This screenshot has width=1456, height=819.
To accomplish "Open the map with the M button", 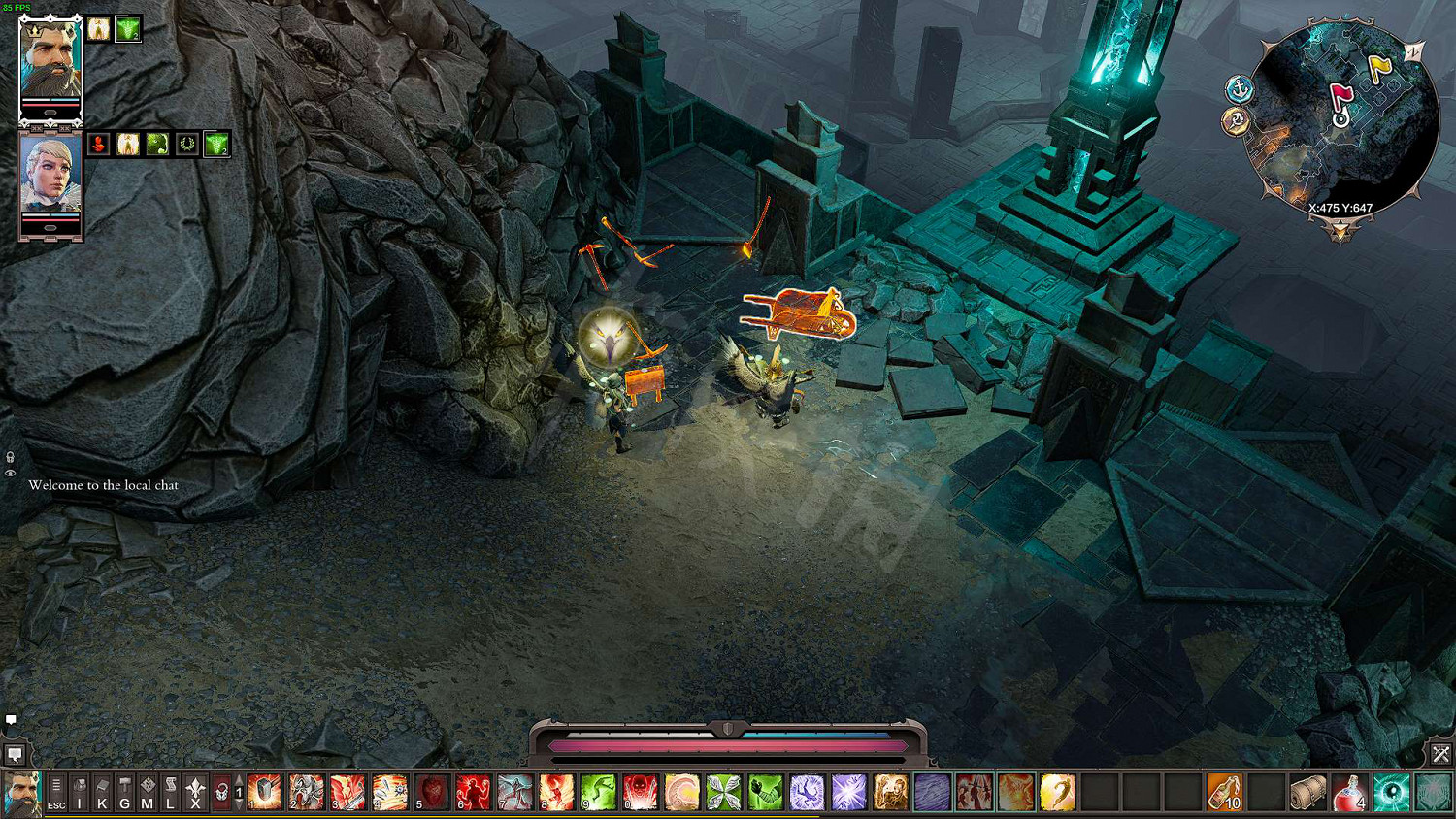I will (148, 793).
